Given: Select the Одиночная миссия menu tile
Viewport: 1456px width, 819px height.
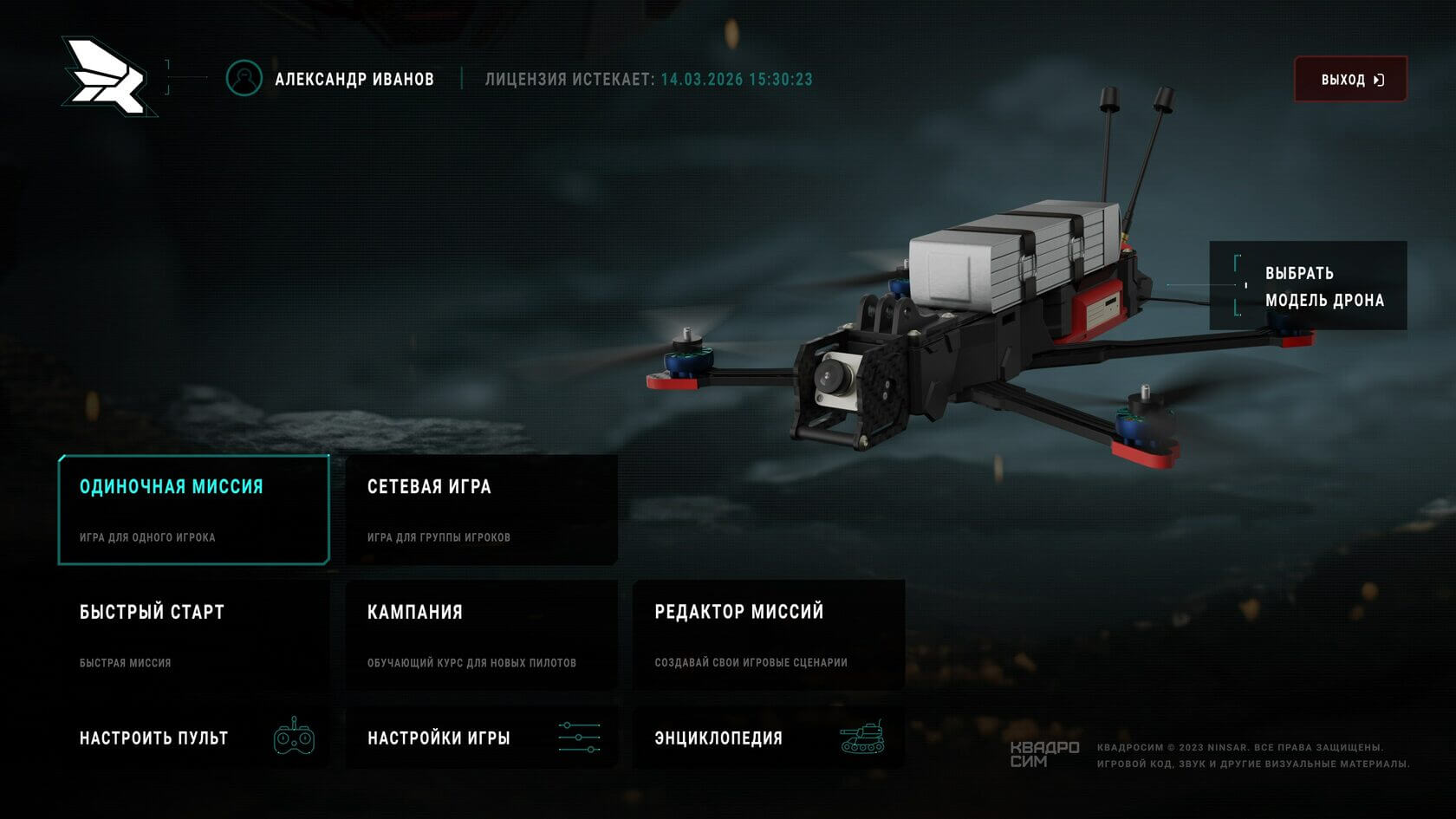Looking at the screenshot, I should (x=193, y=510).
